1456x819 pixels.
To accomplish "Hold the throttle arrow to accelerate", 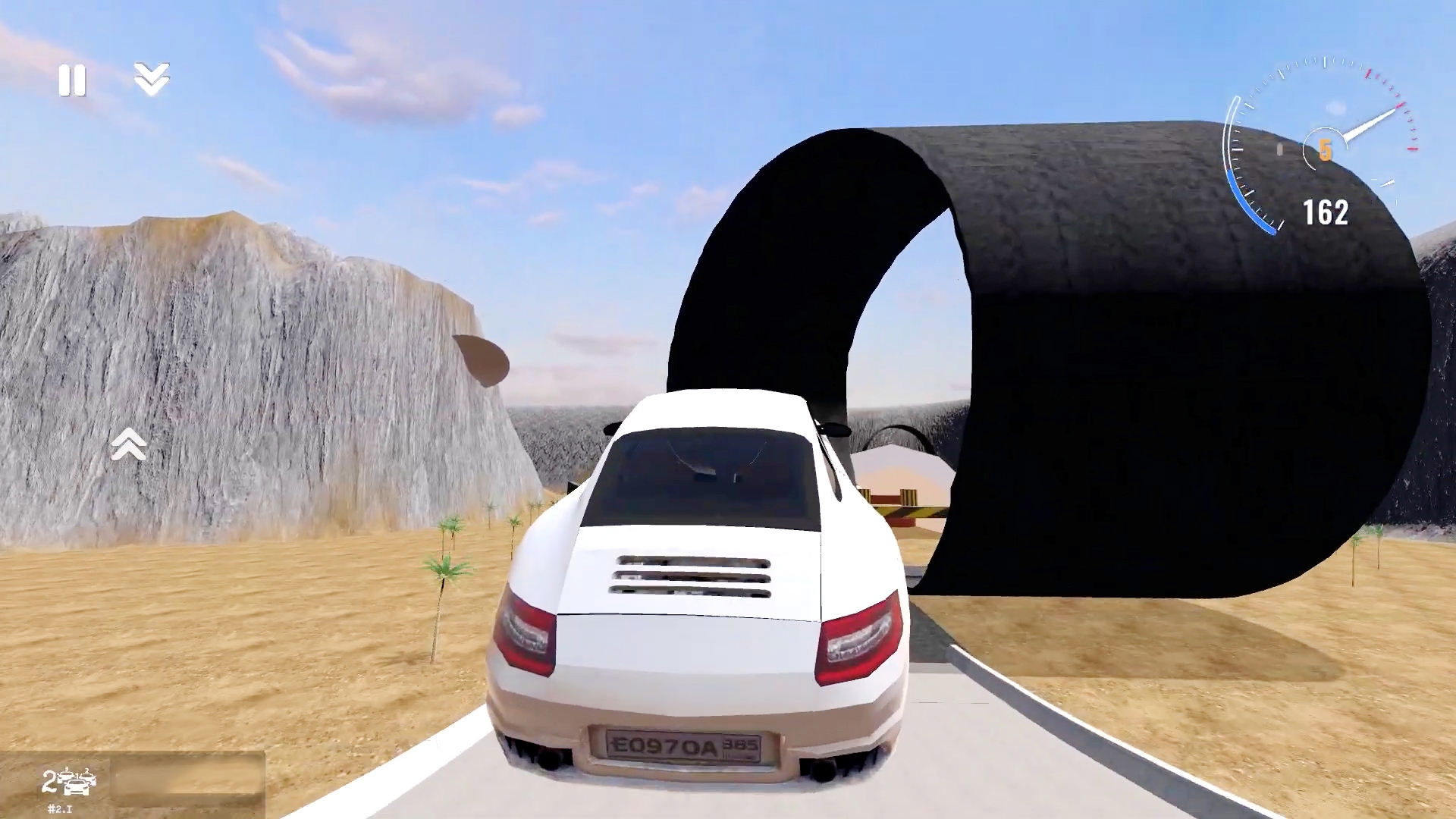I will [129, 444].
